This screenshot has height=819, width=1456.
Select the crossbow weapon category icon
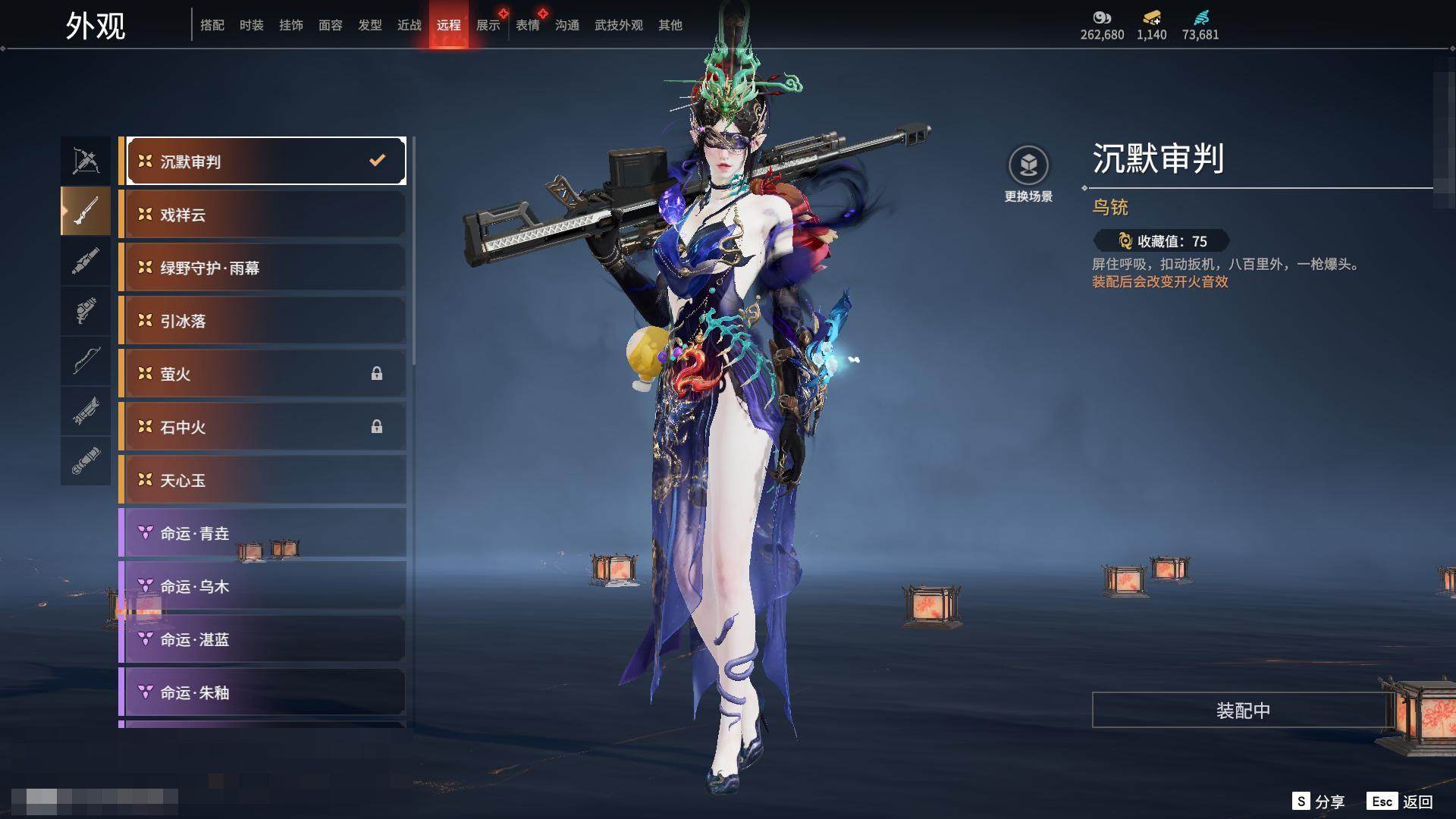pos(86,161)
